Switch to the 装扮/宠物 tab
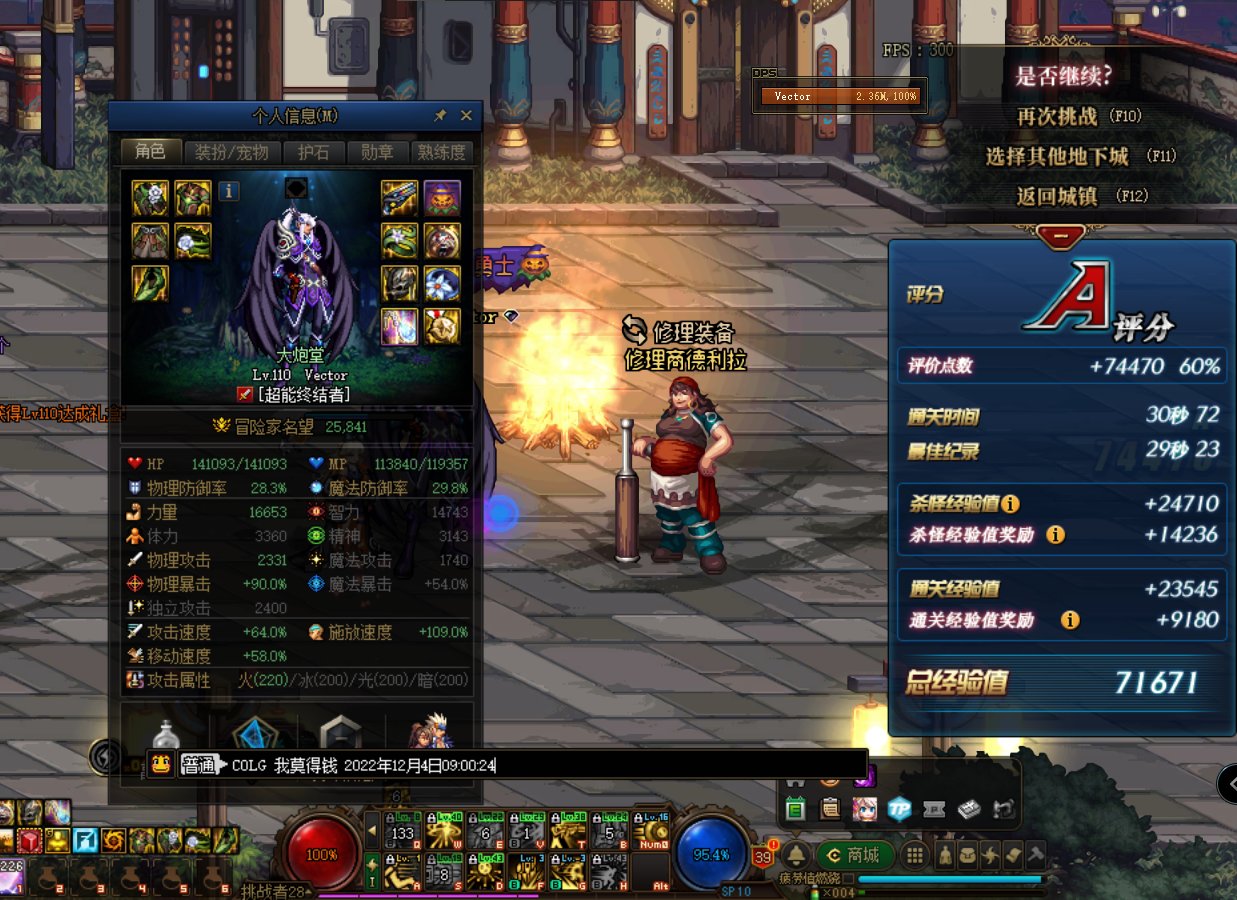The image size is (1237, 900). click(231, 152)
